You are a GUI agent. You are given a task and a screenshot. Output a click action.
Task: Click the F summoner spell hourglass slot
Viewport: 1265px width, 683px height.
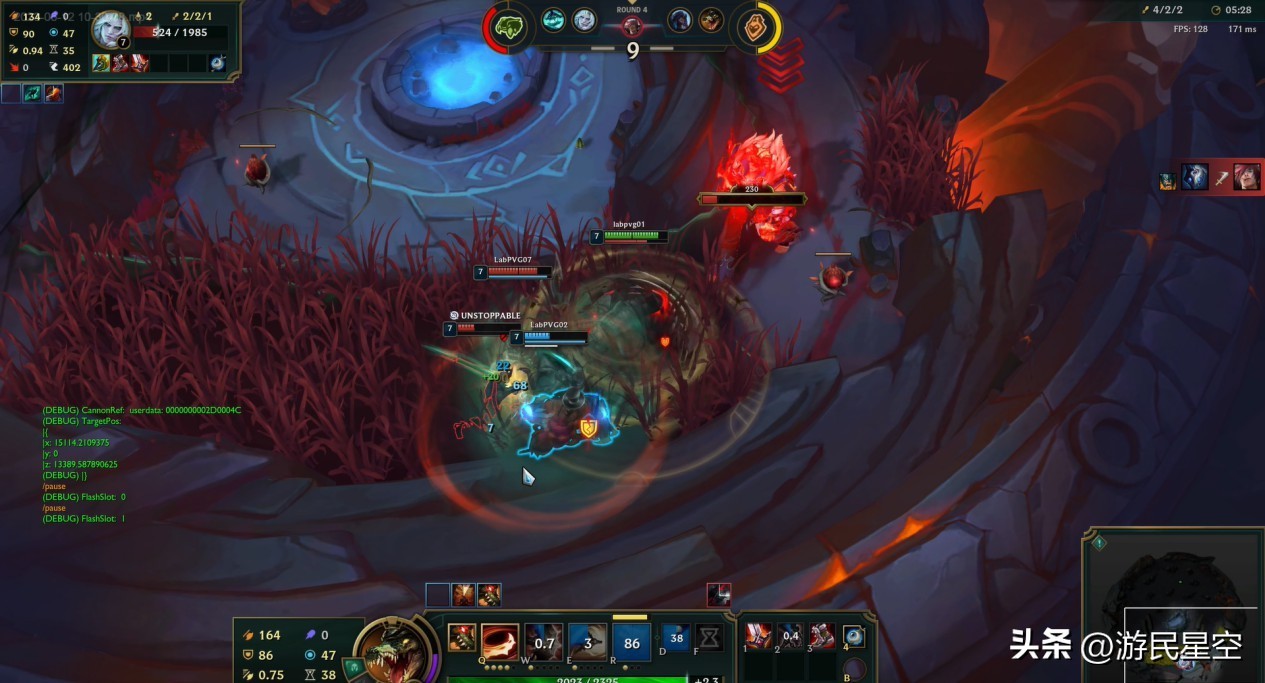[x=709, y=637]
